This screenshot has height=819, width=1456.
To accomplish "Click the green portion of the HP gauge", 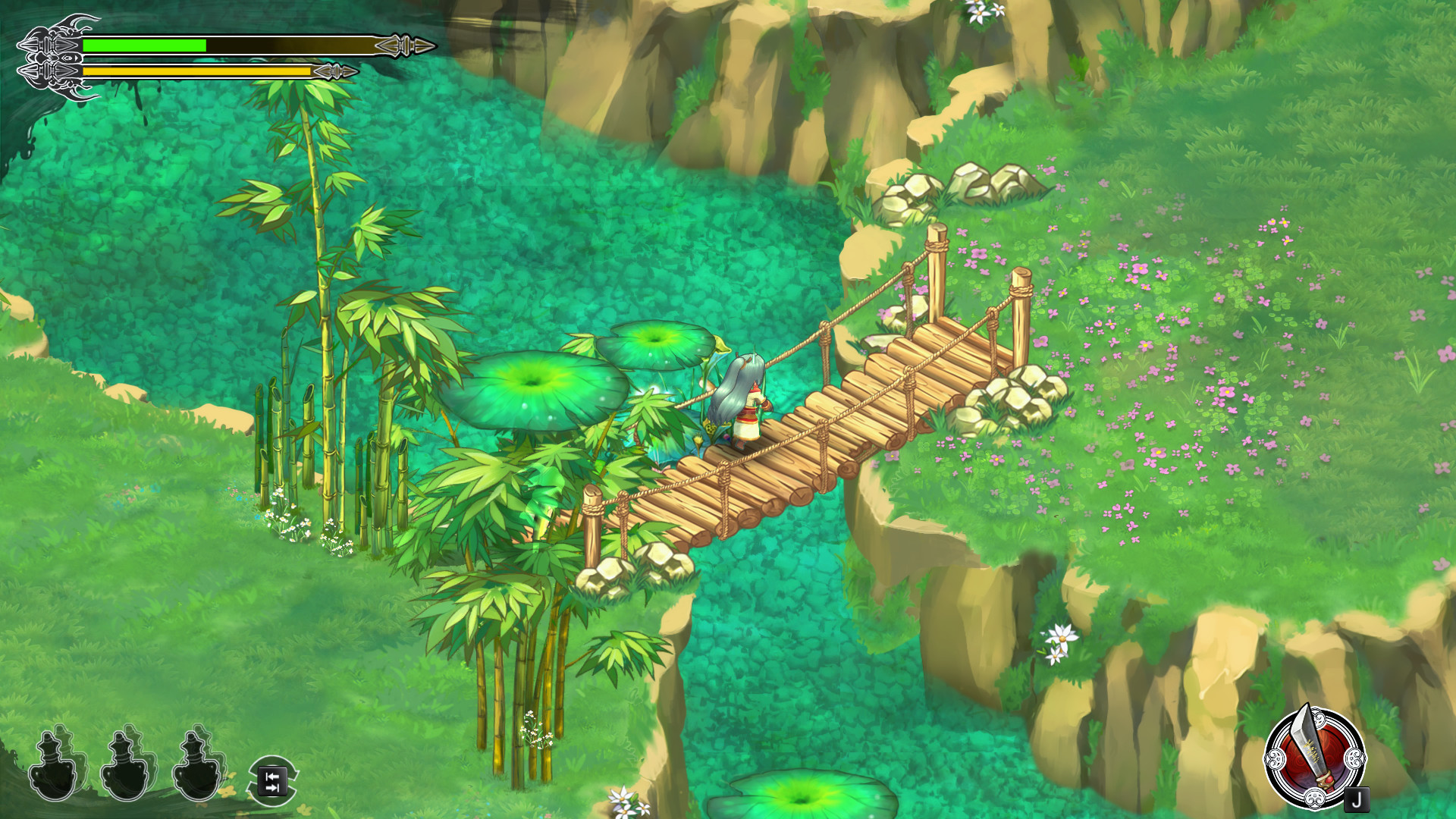I will tap(144, 44).
